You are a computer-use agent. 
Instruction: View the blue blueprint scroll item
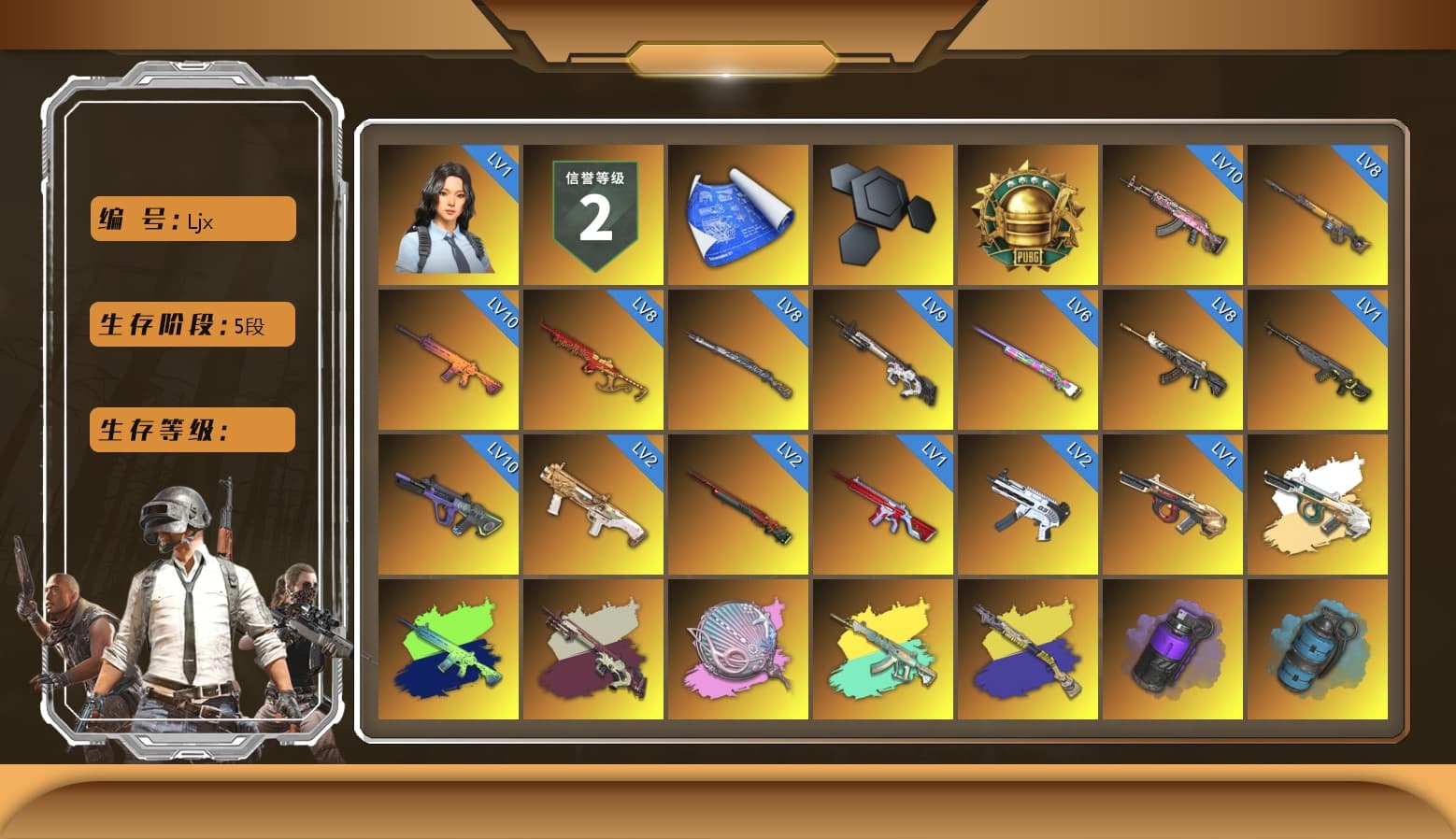[738, 213]
